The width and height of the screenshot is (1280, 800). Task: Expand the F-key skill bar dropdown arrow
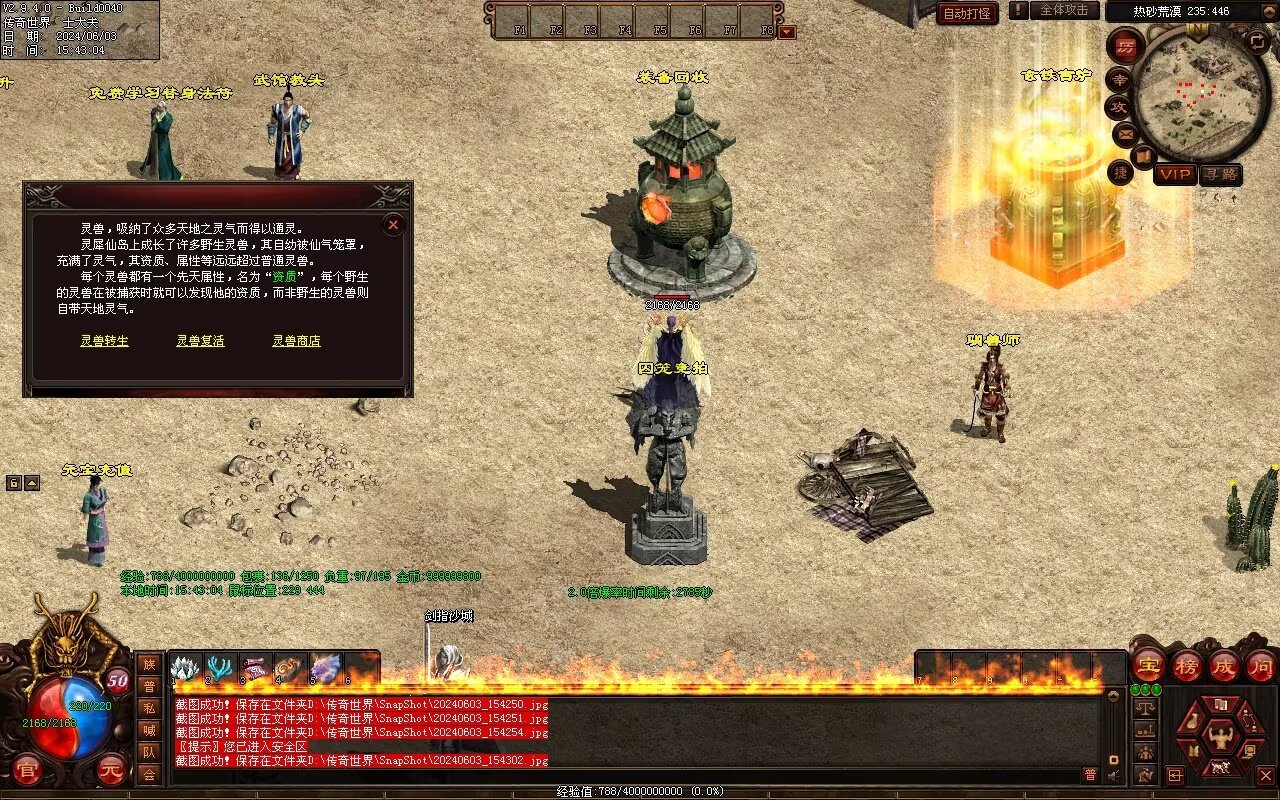click(787, 31)
